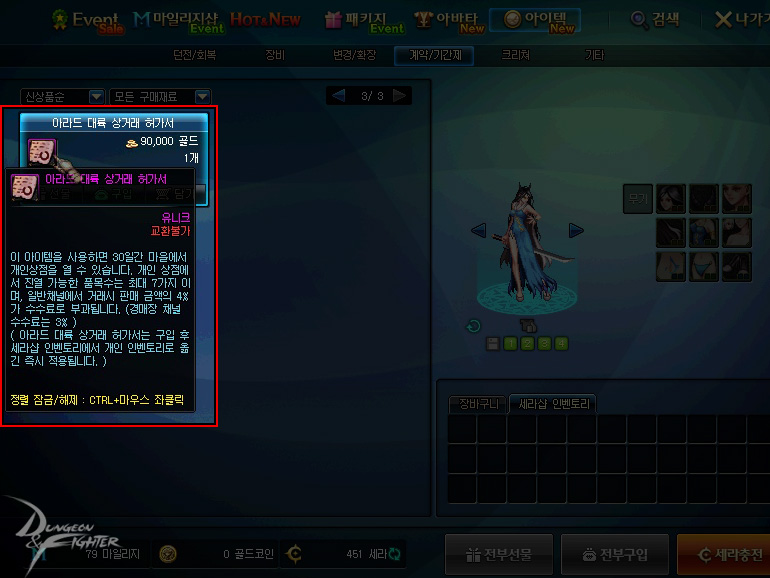Open the 모든 구매재료 filter dropdown
Screen dimensions: 770x578
pyautogui.click(x=160, y=96)
